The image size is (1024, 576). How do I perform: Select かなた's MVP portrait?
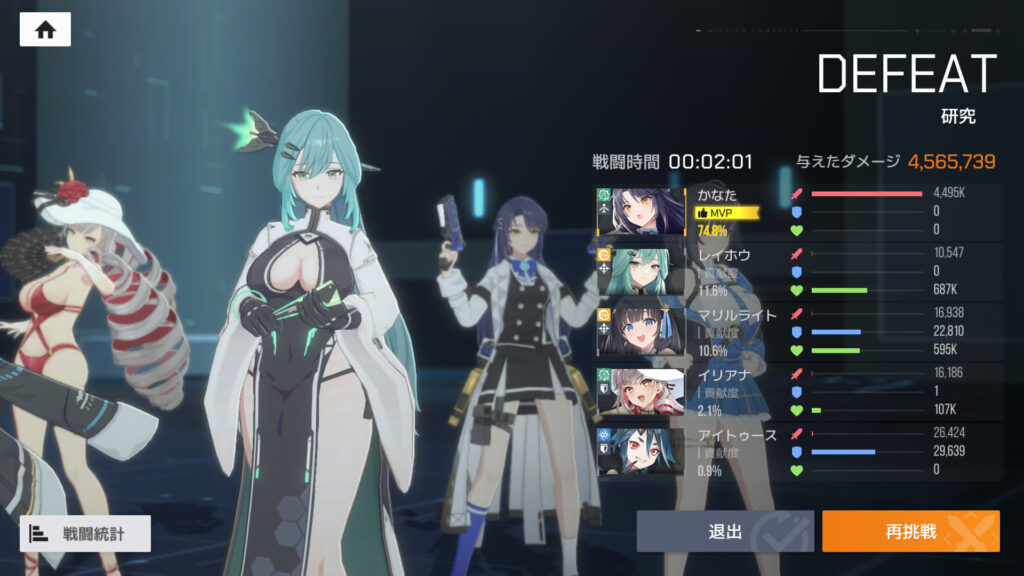(x=641, y=212)
